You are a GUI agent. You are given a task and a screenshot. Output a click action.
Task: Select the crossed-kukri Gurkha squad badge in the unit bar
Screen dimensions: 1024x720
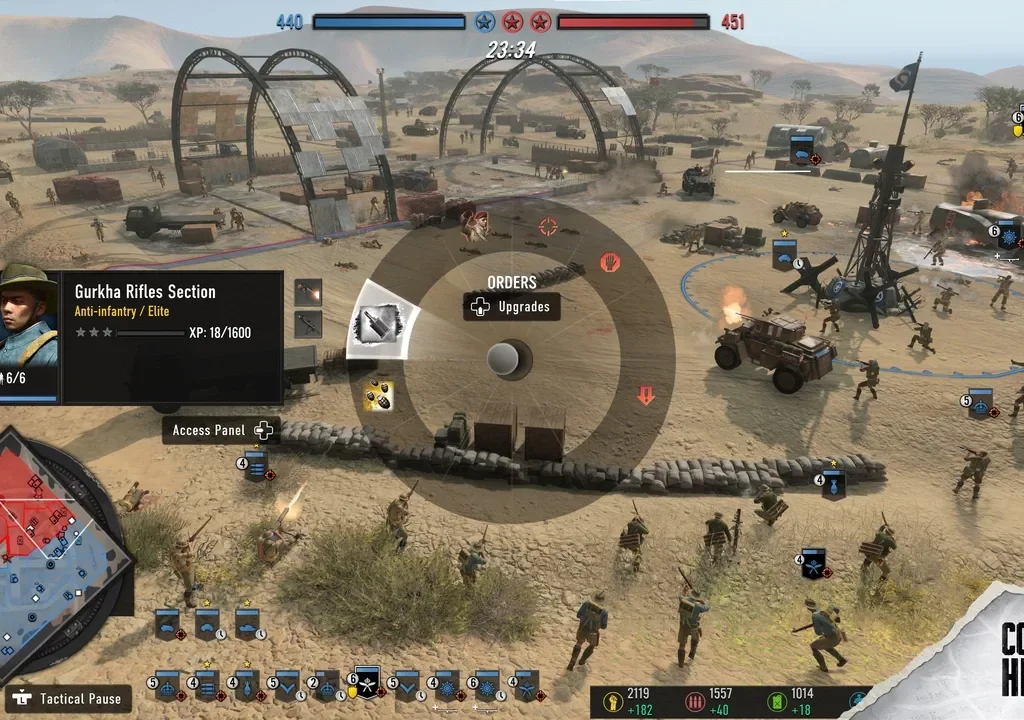[x=368, y=683]
